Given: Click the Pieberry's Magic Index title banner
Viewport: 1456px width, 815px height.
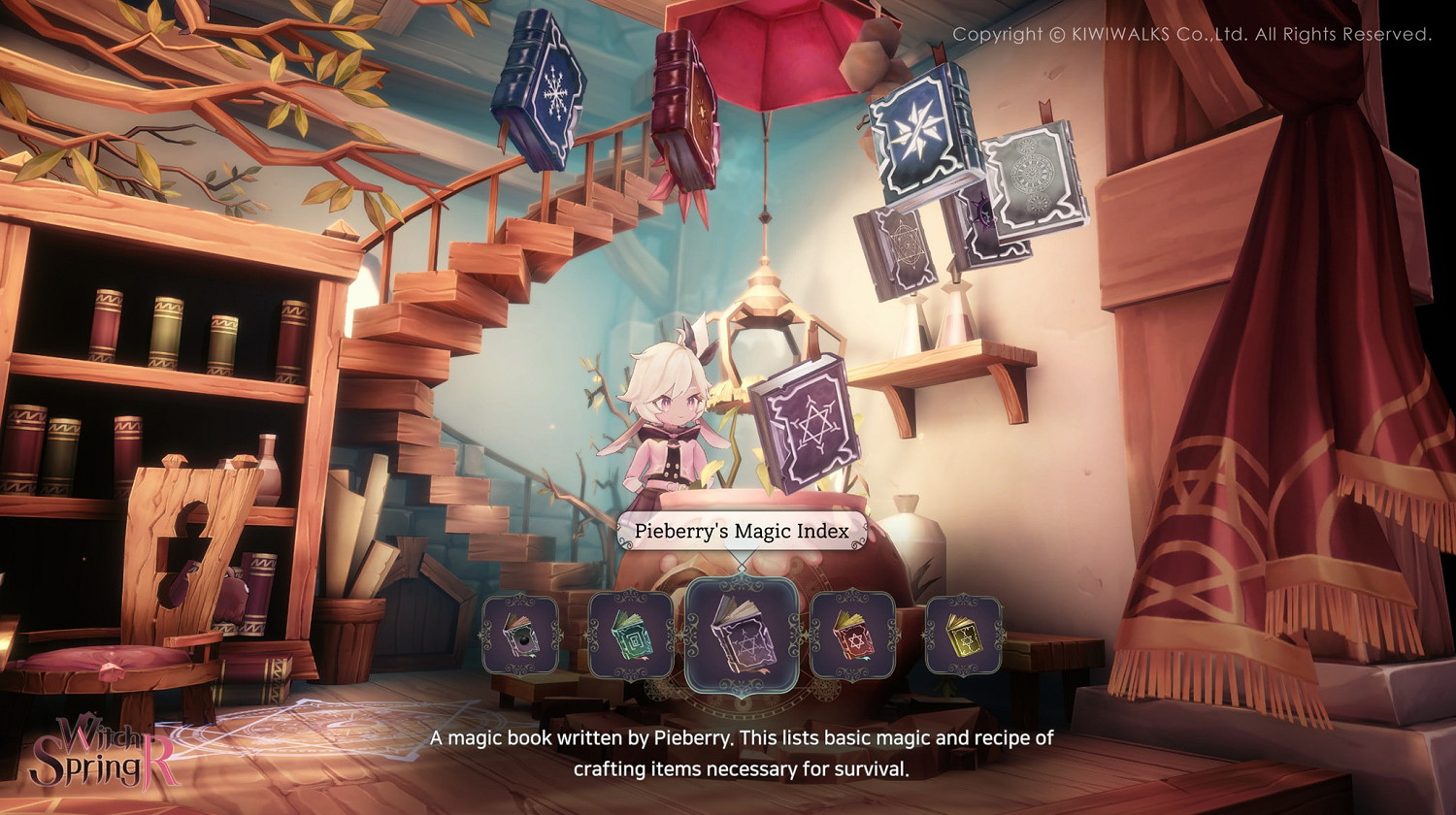Looking at the screenshot, I should [741, 531].
